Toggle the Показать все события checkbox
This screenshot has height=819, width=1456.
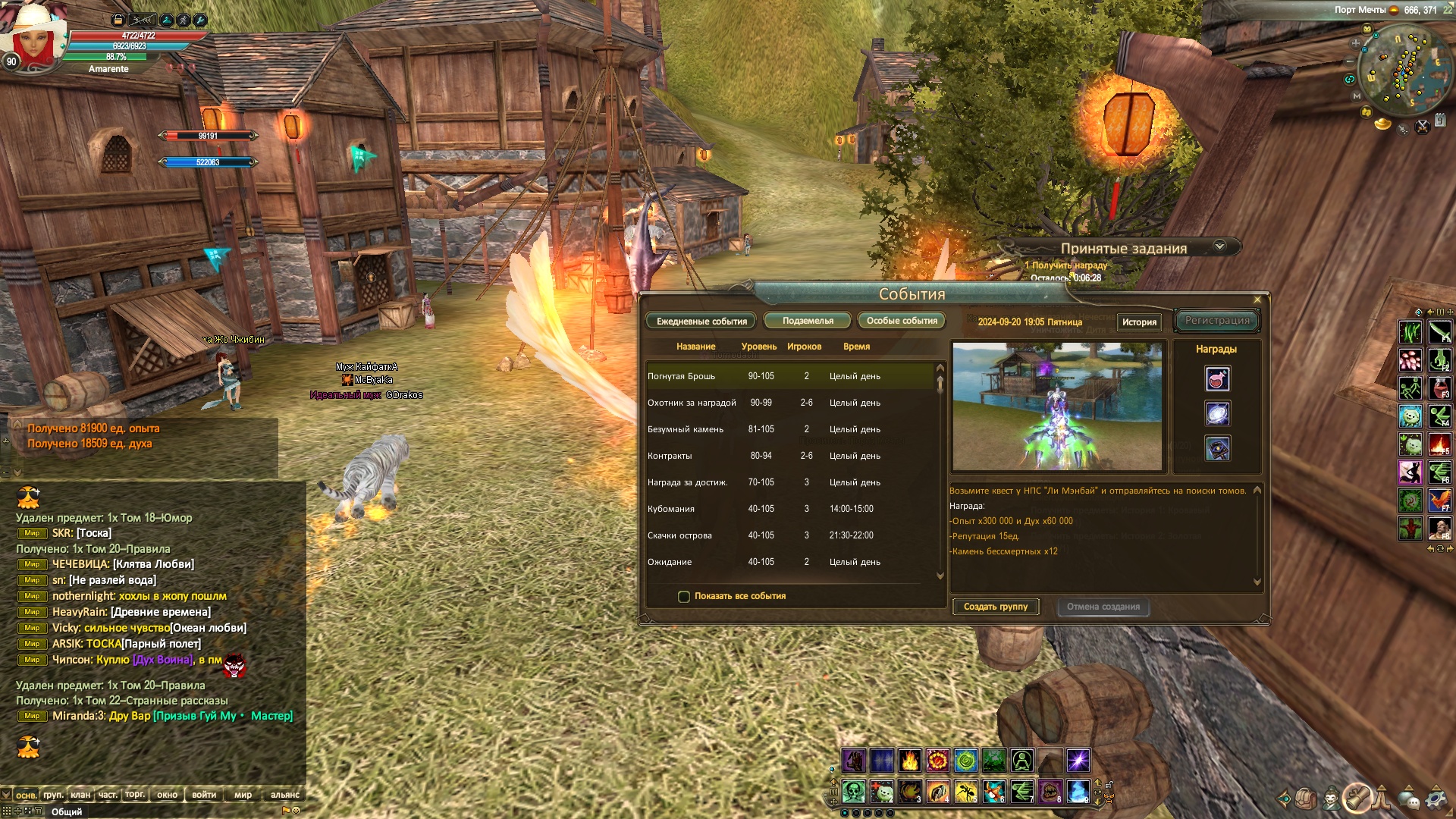(684, 597)
